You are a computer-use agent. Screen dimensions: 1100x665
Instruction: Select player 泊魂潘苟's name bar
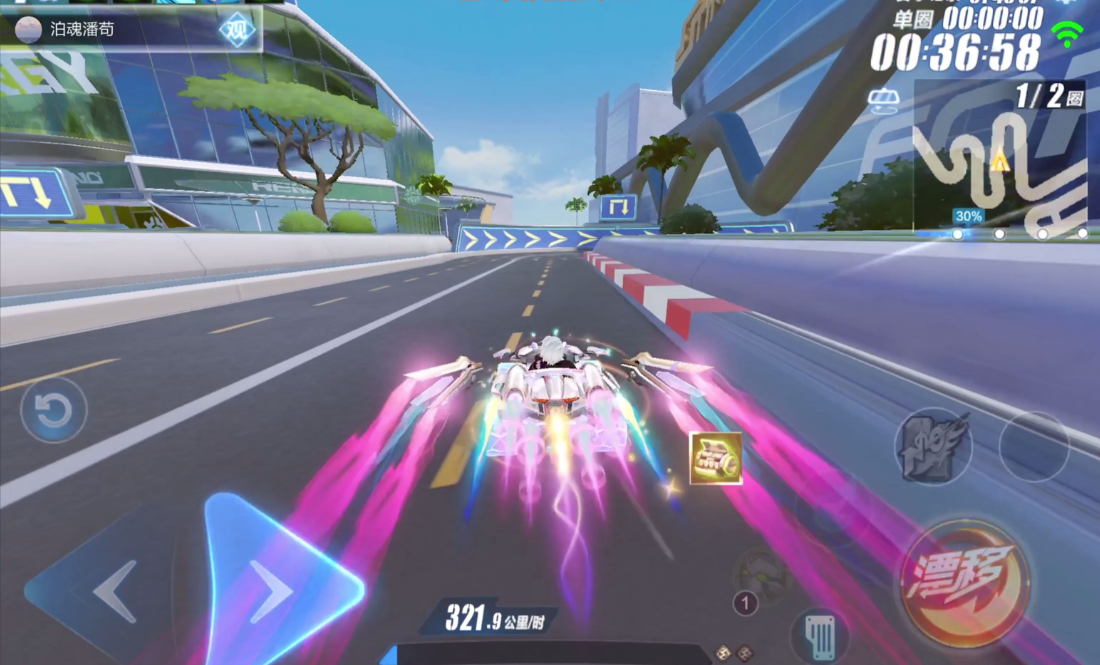(110, 29)
